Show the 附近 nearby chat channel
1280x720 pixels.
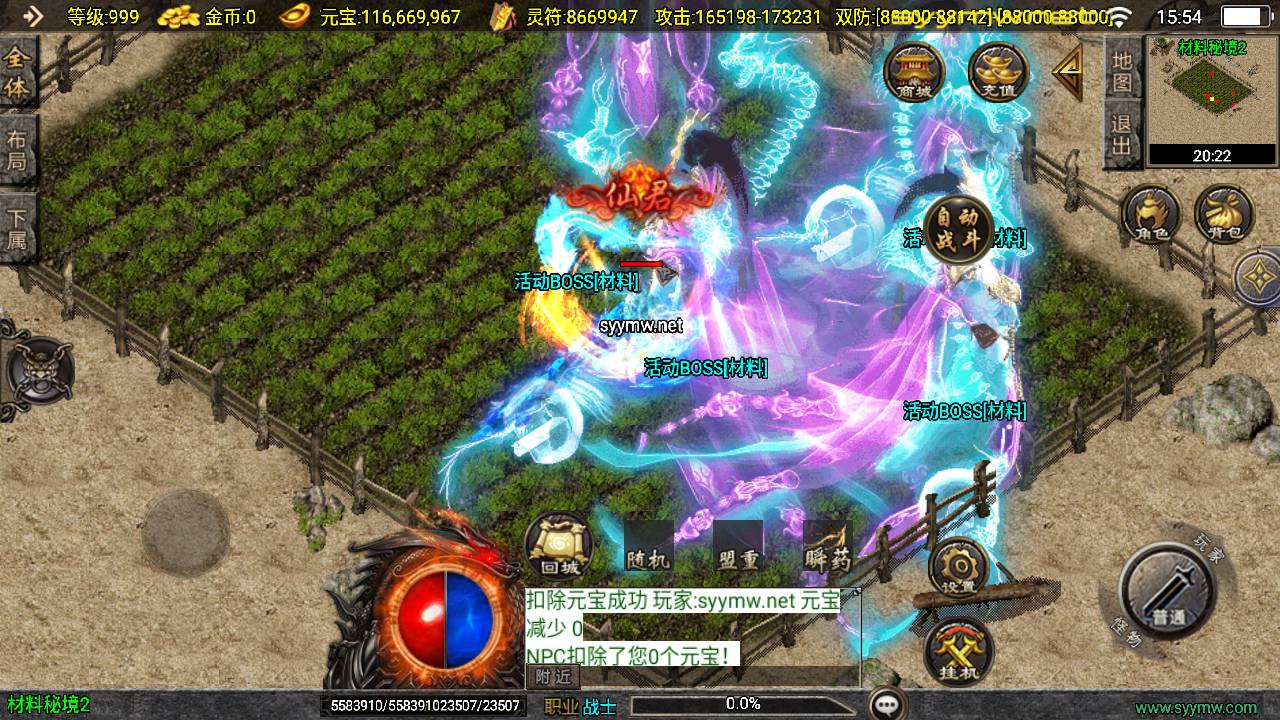tap(552, 677)
